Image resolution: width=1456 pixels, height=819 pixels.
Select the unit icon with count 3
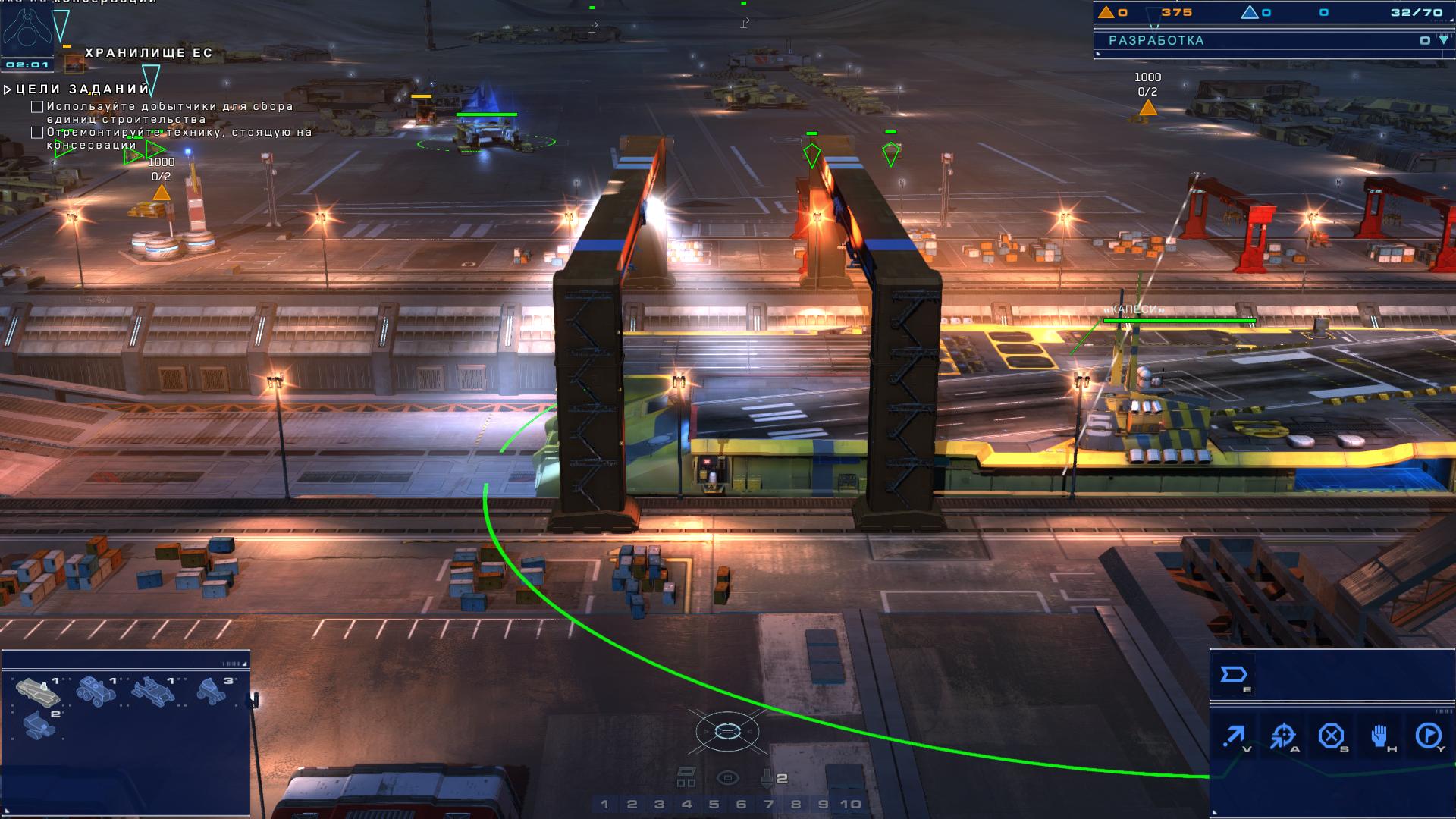coord(214,690)
